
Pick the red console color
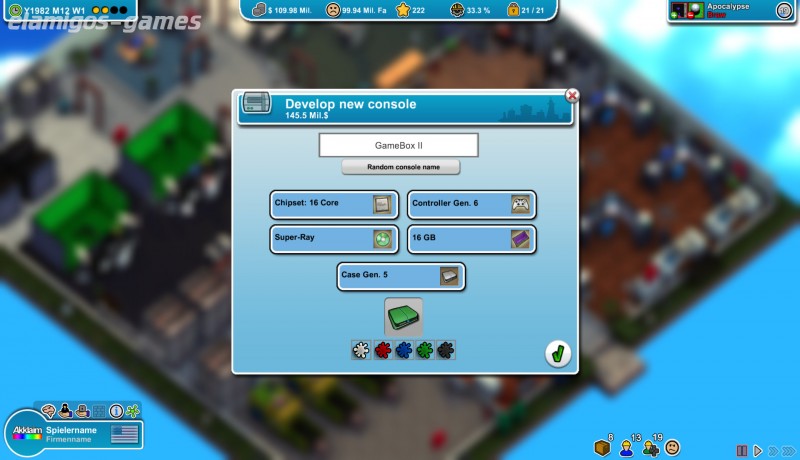pyautogui.click(x=382, y=350)
